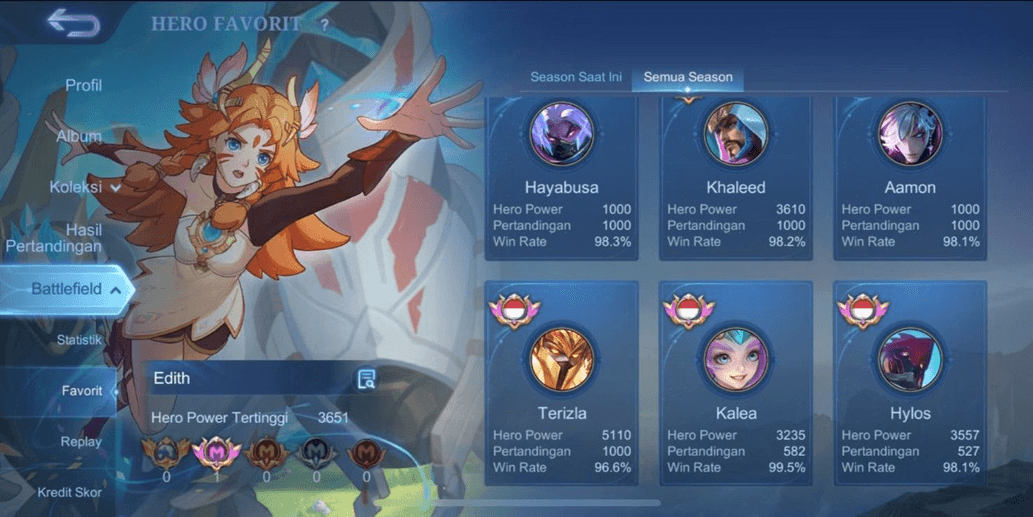The width and height of the screenshot is (1033, 517).
Task: Select the Favorit submenu entry
Action: pyautogui.click(x=82, y=391)
